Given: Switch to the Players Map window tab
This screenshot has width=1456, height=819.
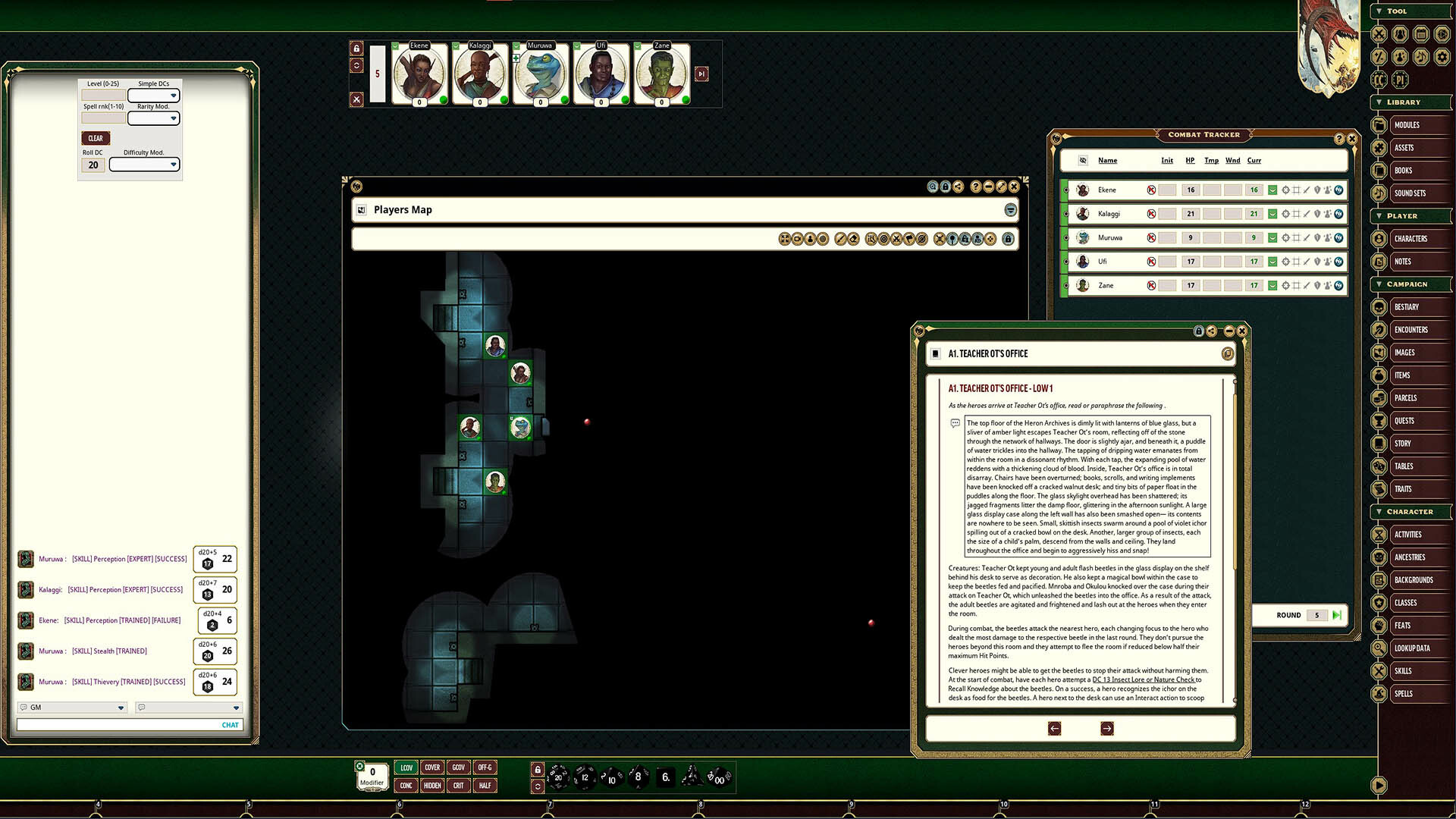Looking at the screenshot, I should (403, 209).
